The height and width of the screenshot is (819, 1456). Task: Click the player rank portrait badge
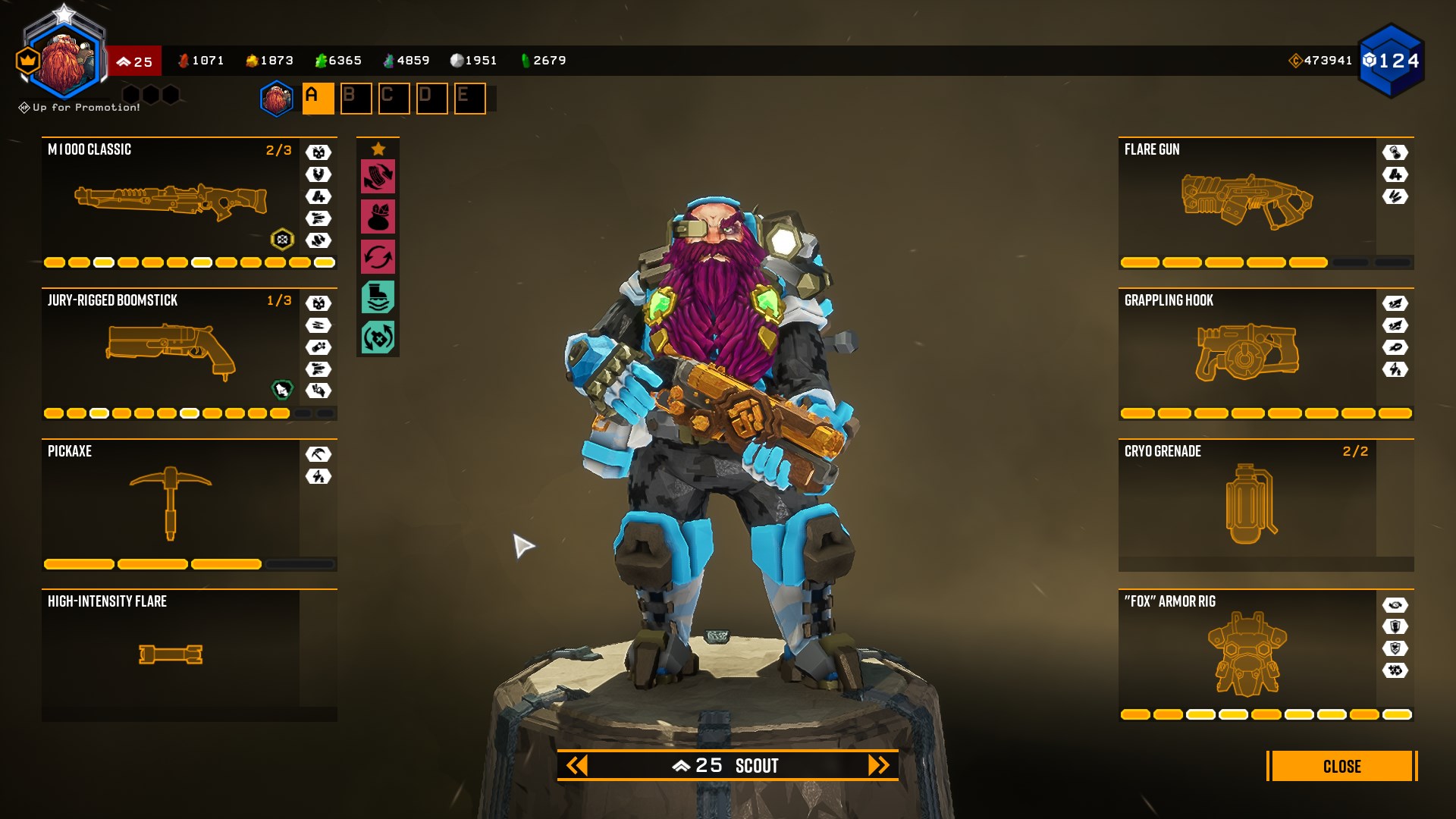click(67, 62)
